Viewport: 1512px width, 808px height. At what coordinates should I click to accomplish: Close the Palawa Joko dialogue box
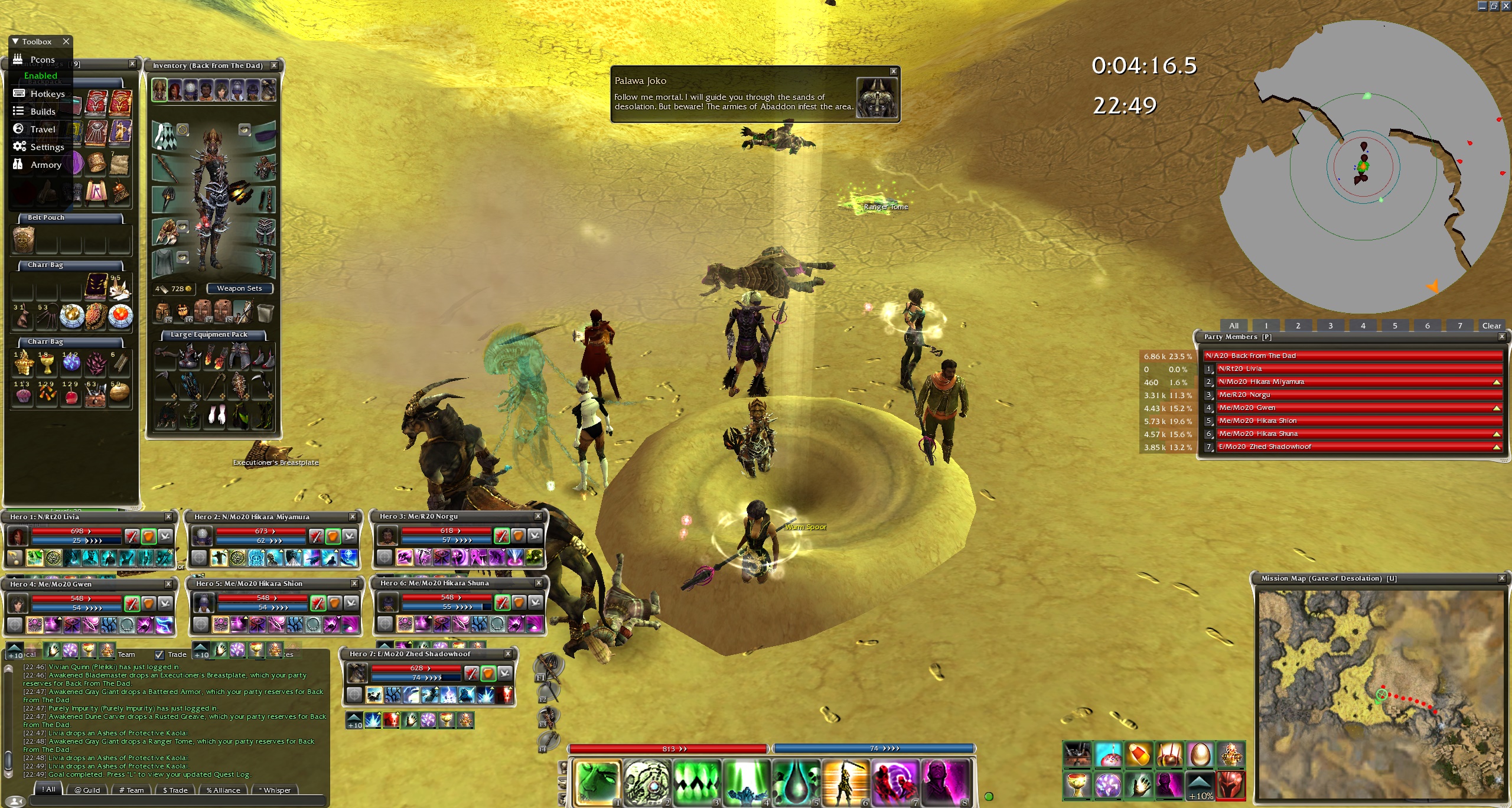[x=893, y=71]
